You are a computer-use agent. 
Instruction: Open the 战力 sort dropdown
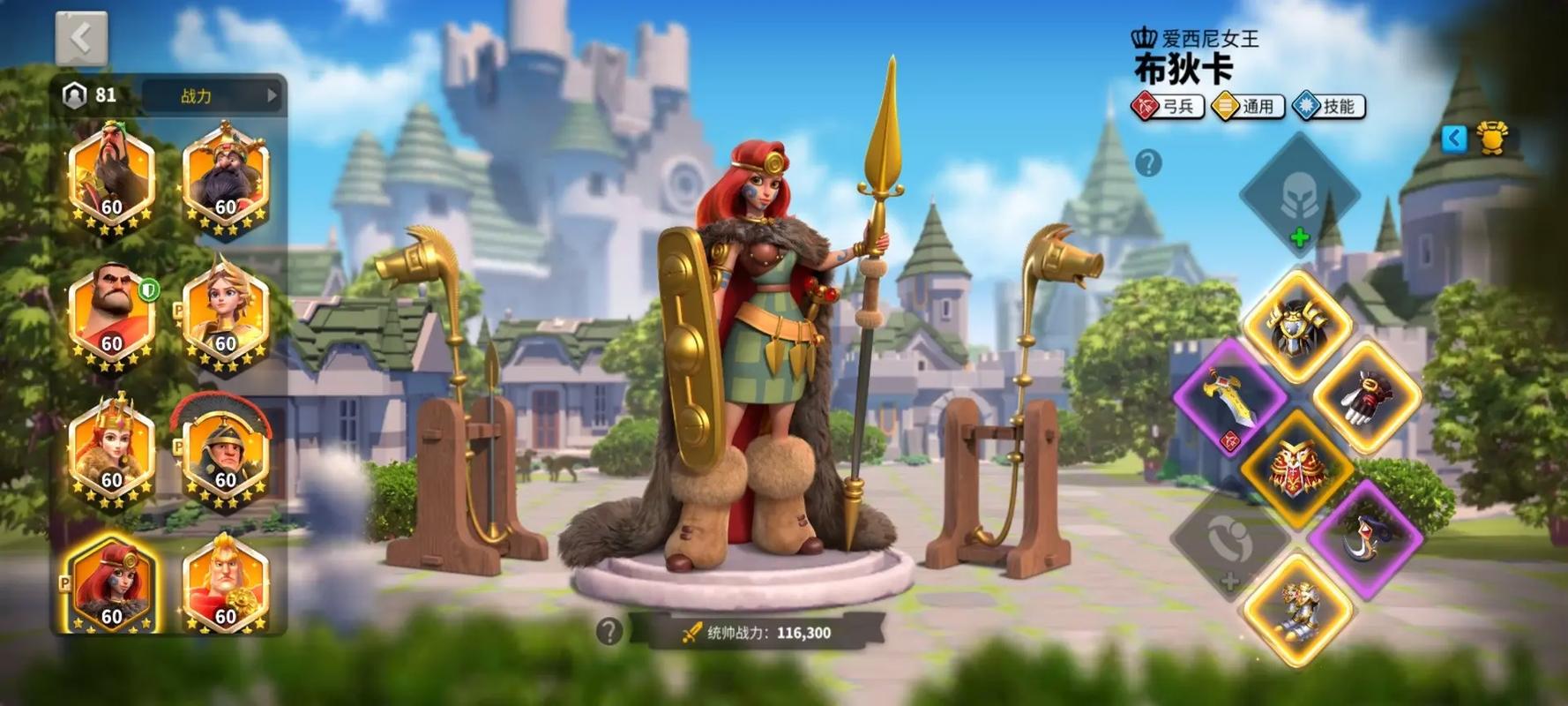point(212,95)
